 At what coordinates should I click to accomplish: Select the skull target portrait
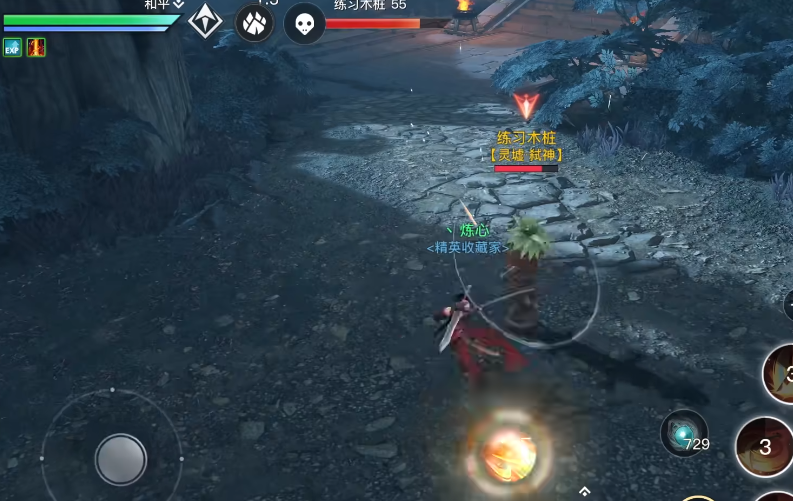tap(304, 23)
